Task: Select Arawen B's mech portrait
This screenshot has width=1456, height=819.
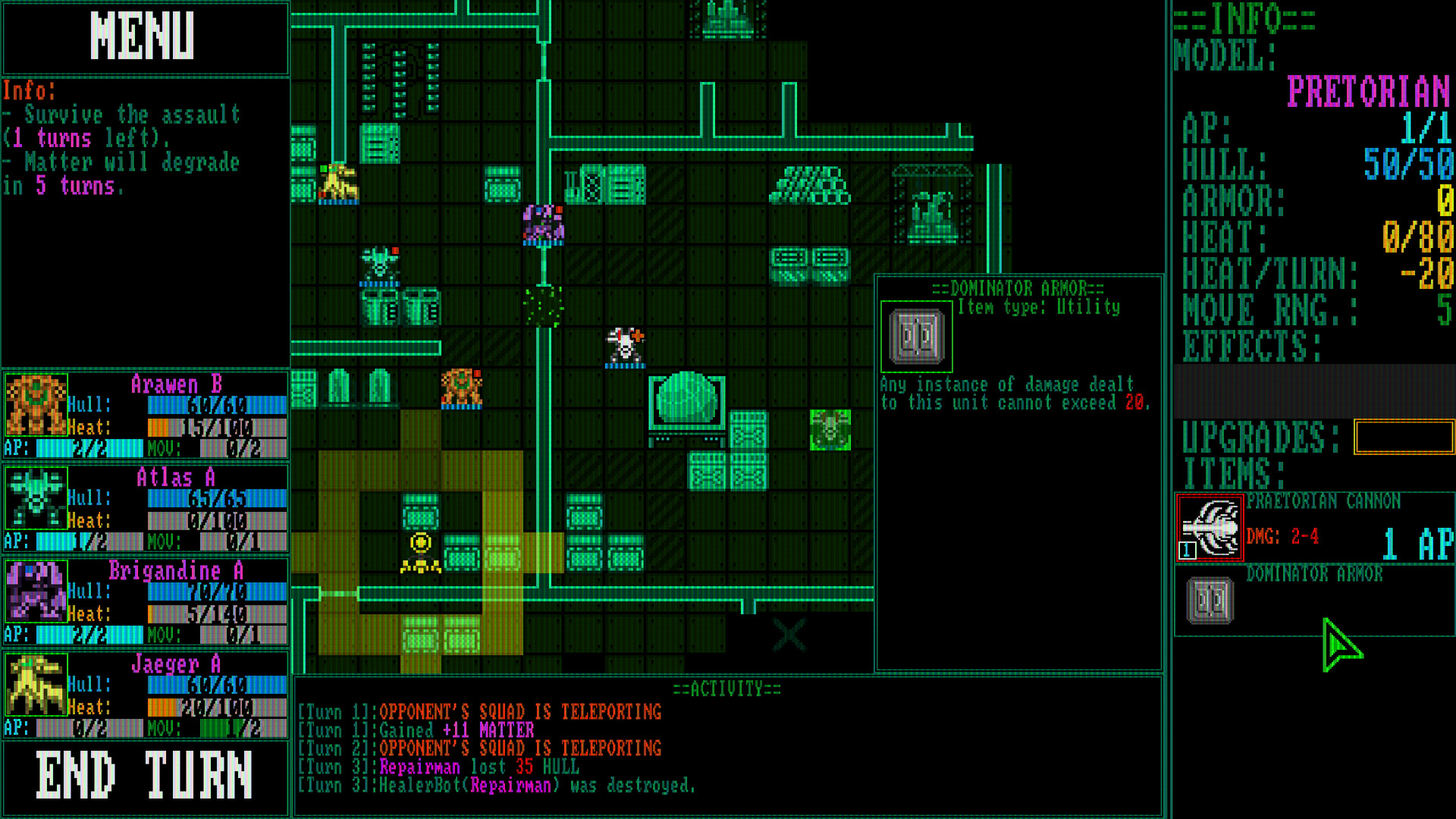Action: 36,406
